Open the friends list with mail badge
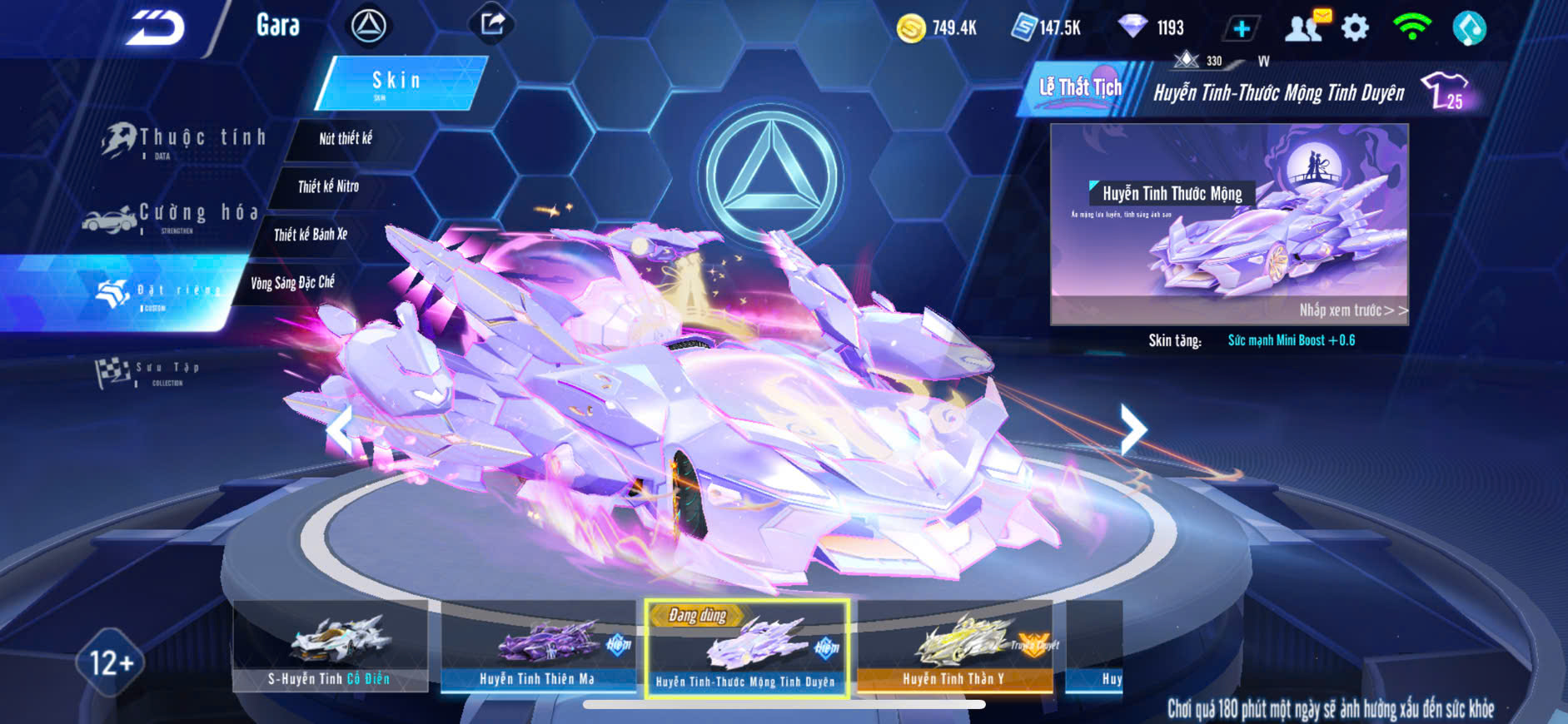The height and width of the screenshot is (724, 1568). coord(1305,27)
